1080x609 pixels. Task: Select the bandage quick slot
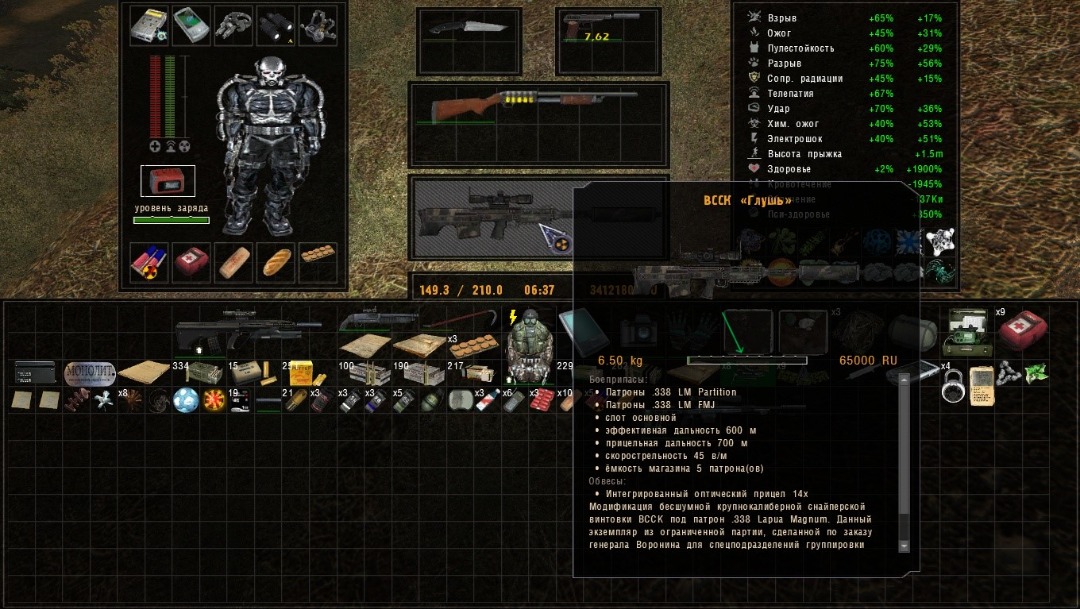click(233, 261)
